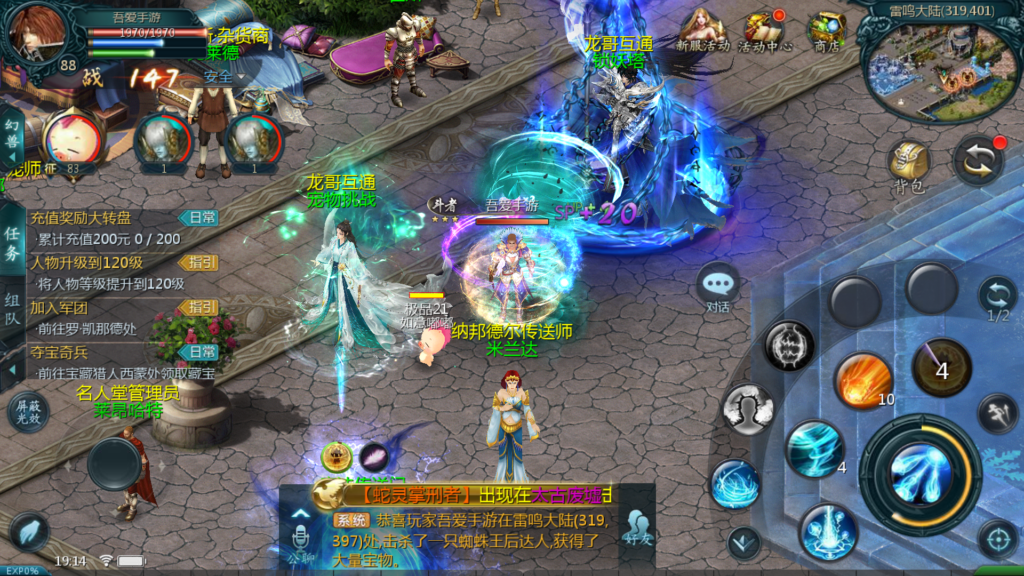1024x576 pixels.
Task: Open the 商店 shop
Action: (x=826, y=30)
